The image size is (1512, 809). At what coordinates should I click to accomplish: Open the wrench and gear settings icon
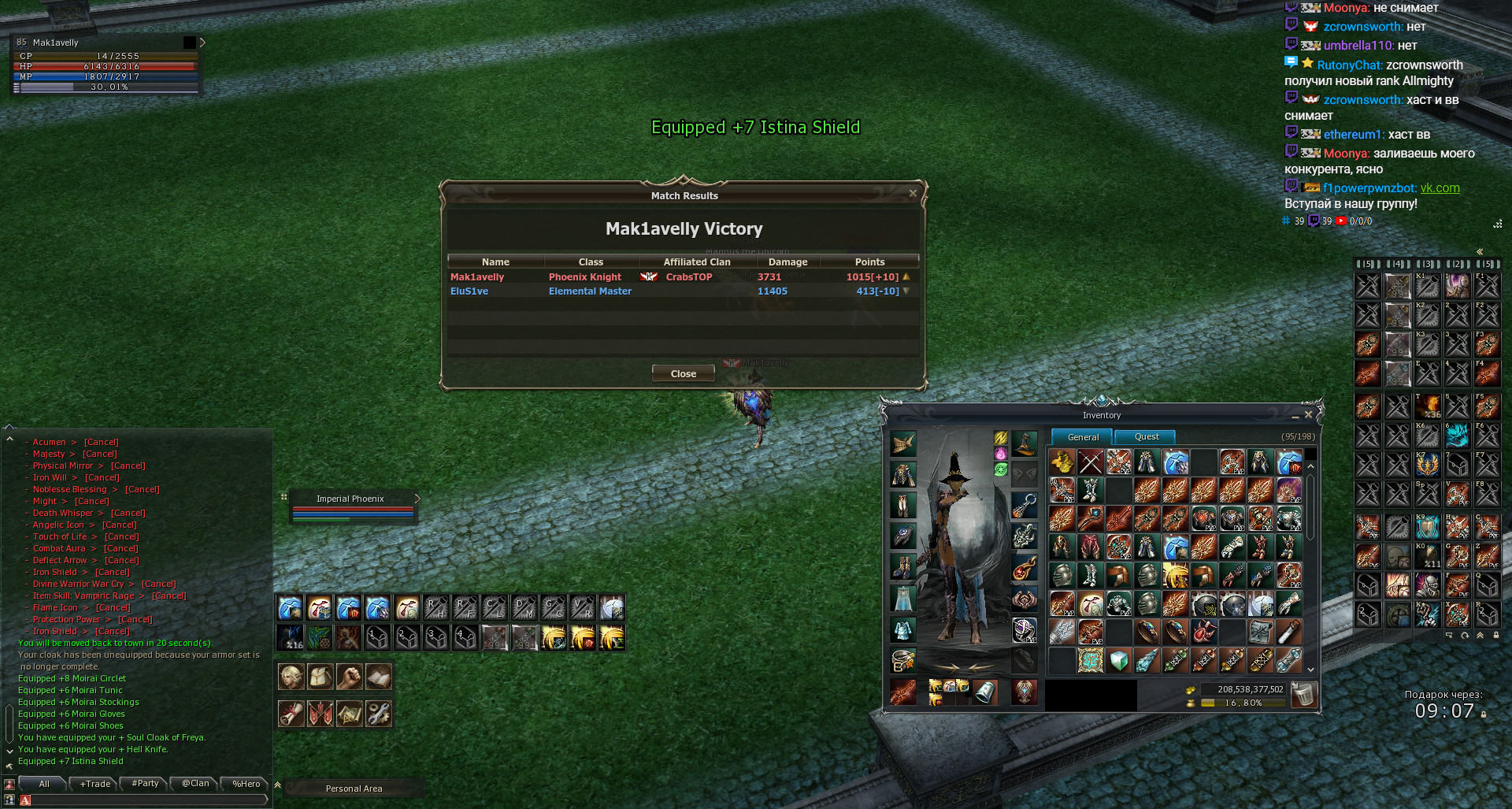tap(378, 714)
